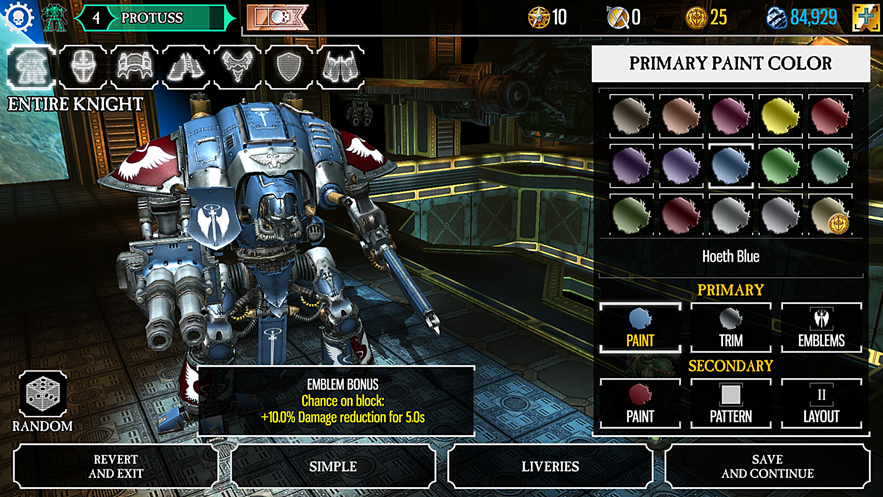Switch to Simple customization mode
This screenshot has width=883, height=497.
(x=333, y=466)
